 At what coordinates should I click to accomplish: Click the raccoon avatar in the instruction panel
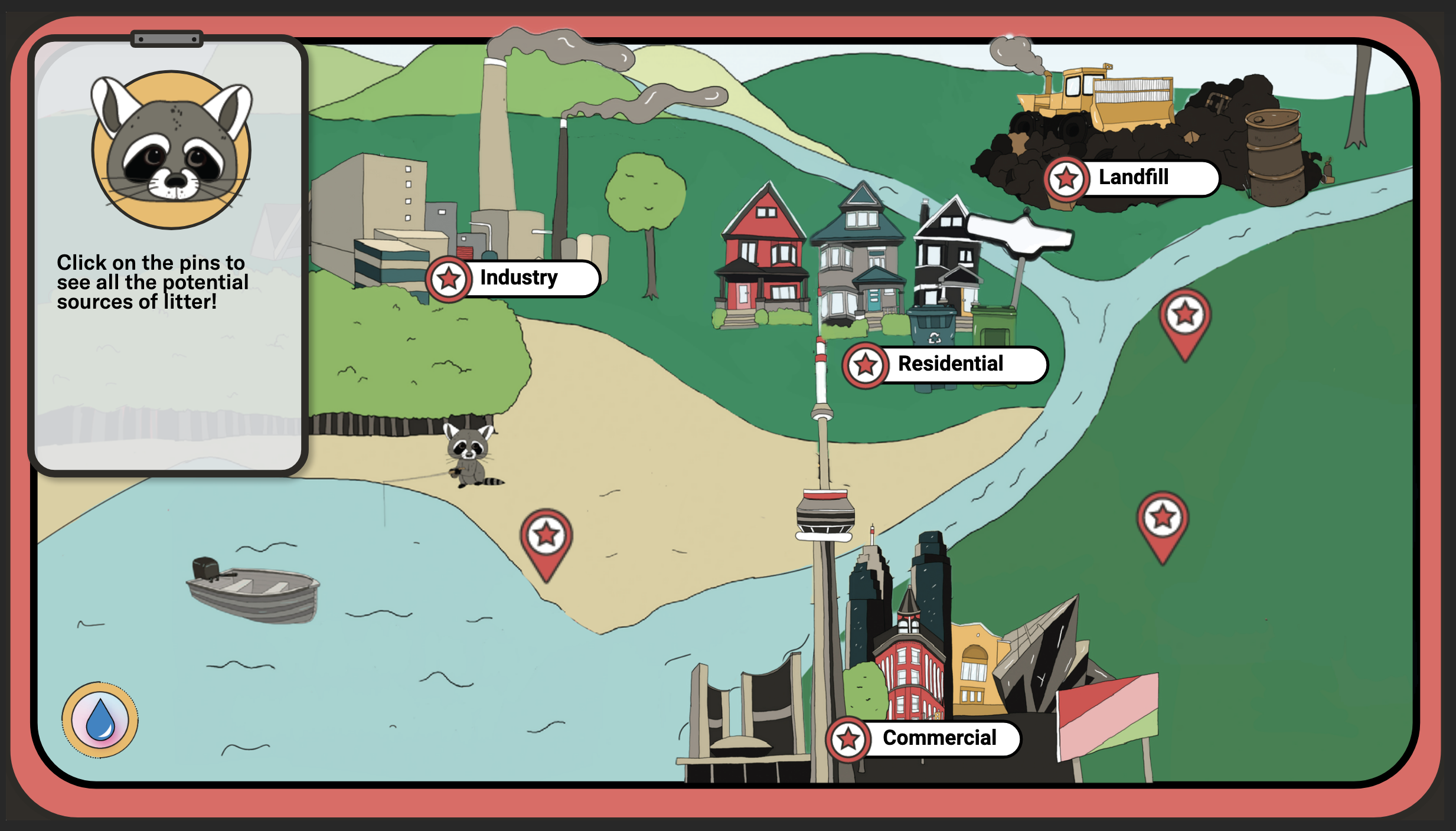coord(169,149)
